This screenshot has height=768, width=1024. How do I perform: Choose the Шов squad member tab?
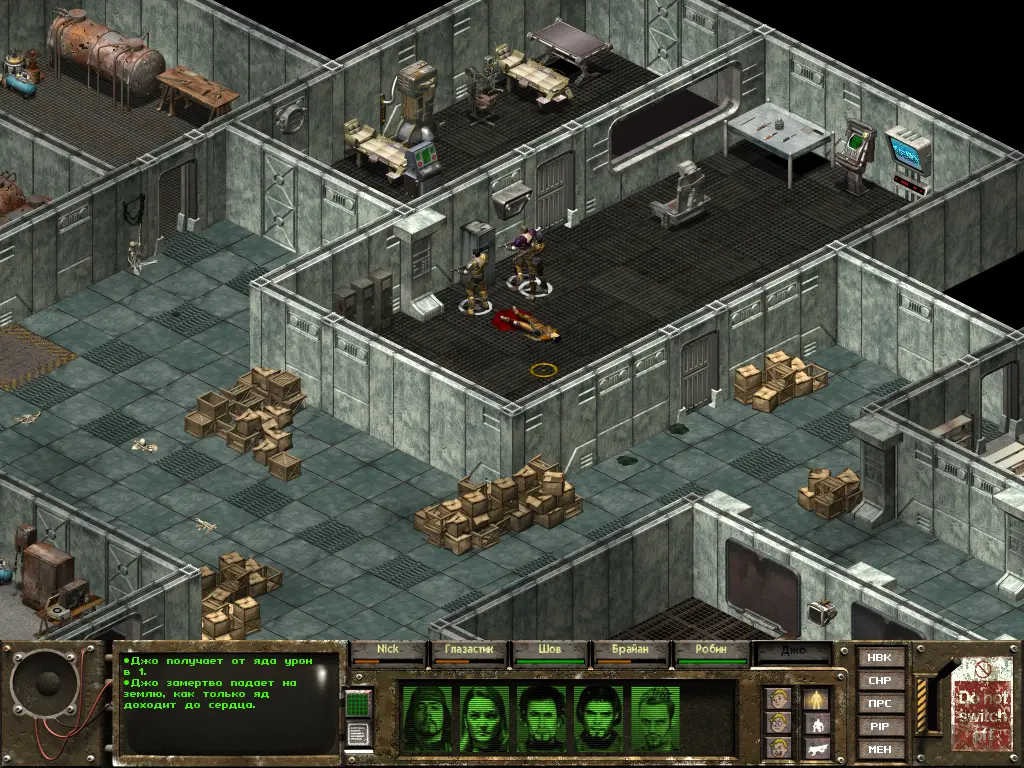(x=550, y=651)
